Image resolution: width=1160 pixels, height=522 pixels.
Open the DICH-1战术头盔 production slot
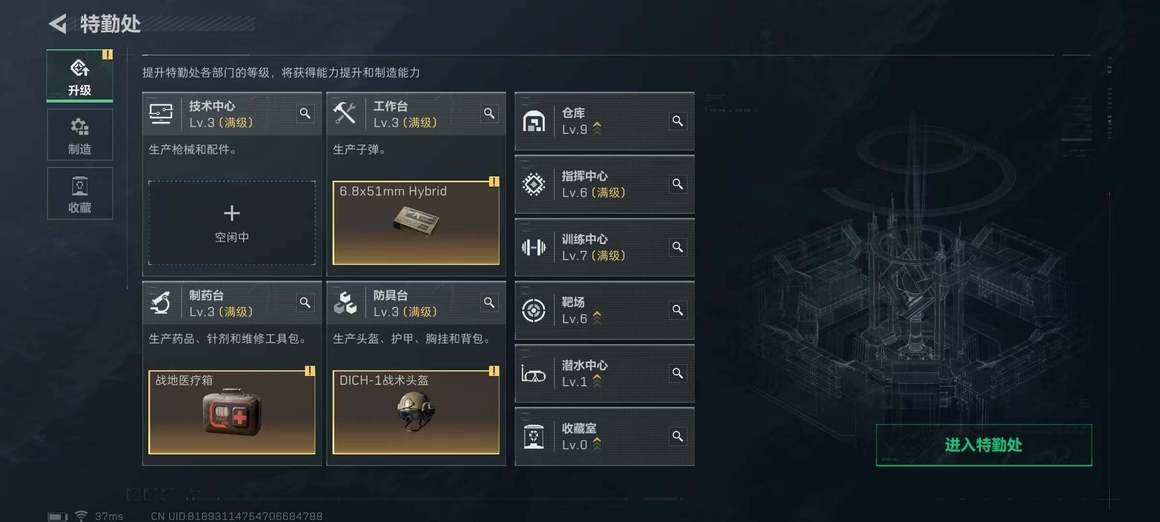click(416, 412)
